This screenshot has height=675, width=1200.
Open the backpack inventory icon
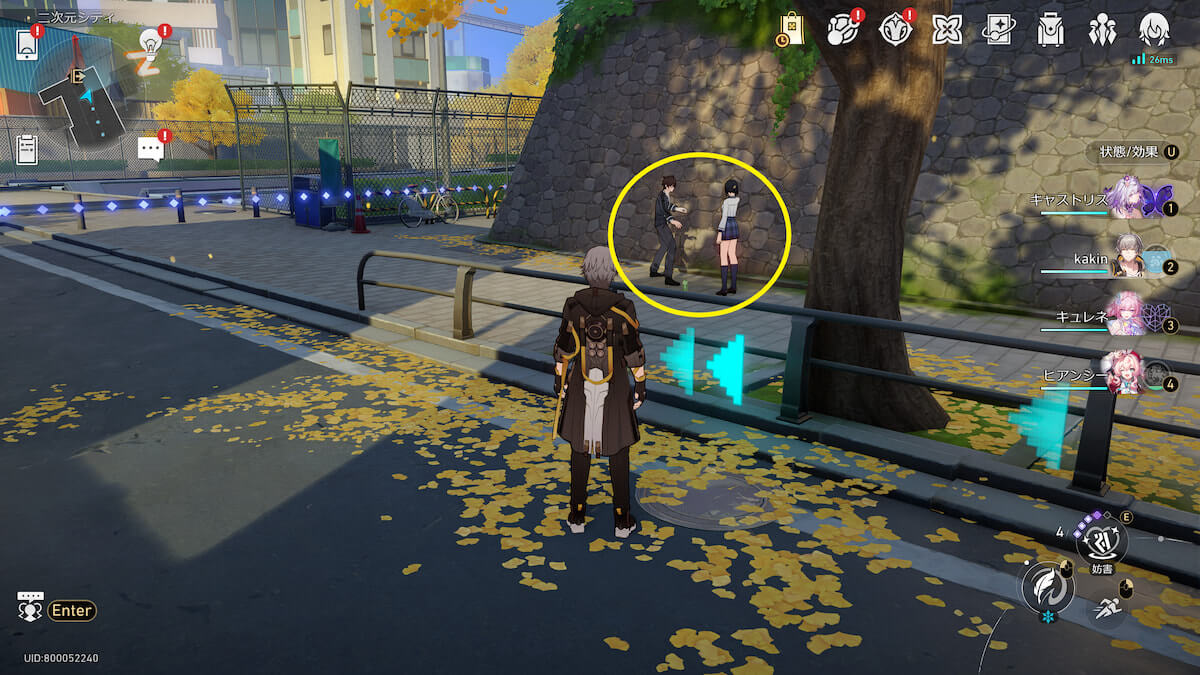click(1050, 30)
